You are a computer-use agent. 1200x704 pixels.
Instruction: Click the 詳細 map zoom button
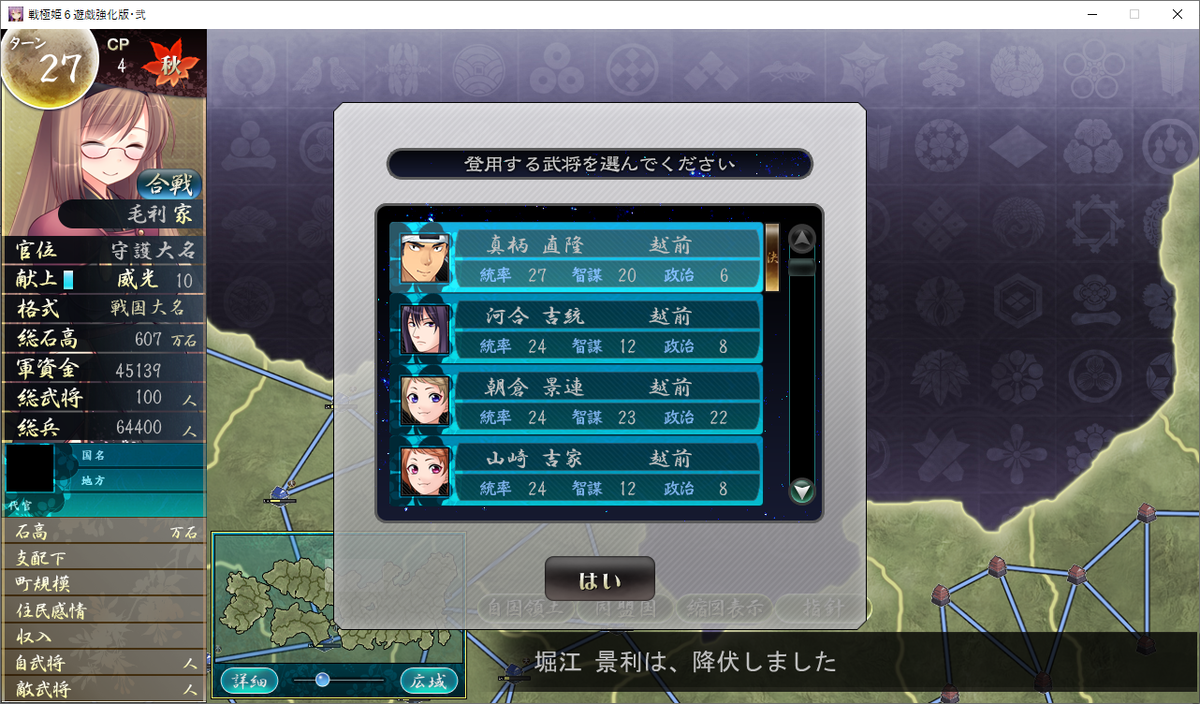click(x=249, y=680)
